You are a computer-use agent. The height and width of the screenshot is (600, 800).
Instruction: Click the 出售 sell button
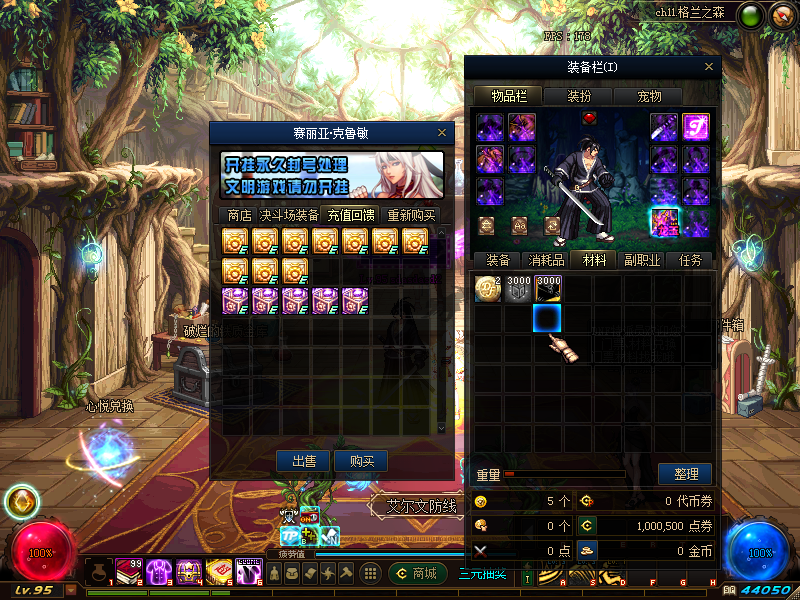303,461
